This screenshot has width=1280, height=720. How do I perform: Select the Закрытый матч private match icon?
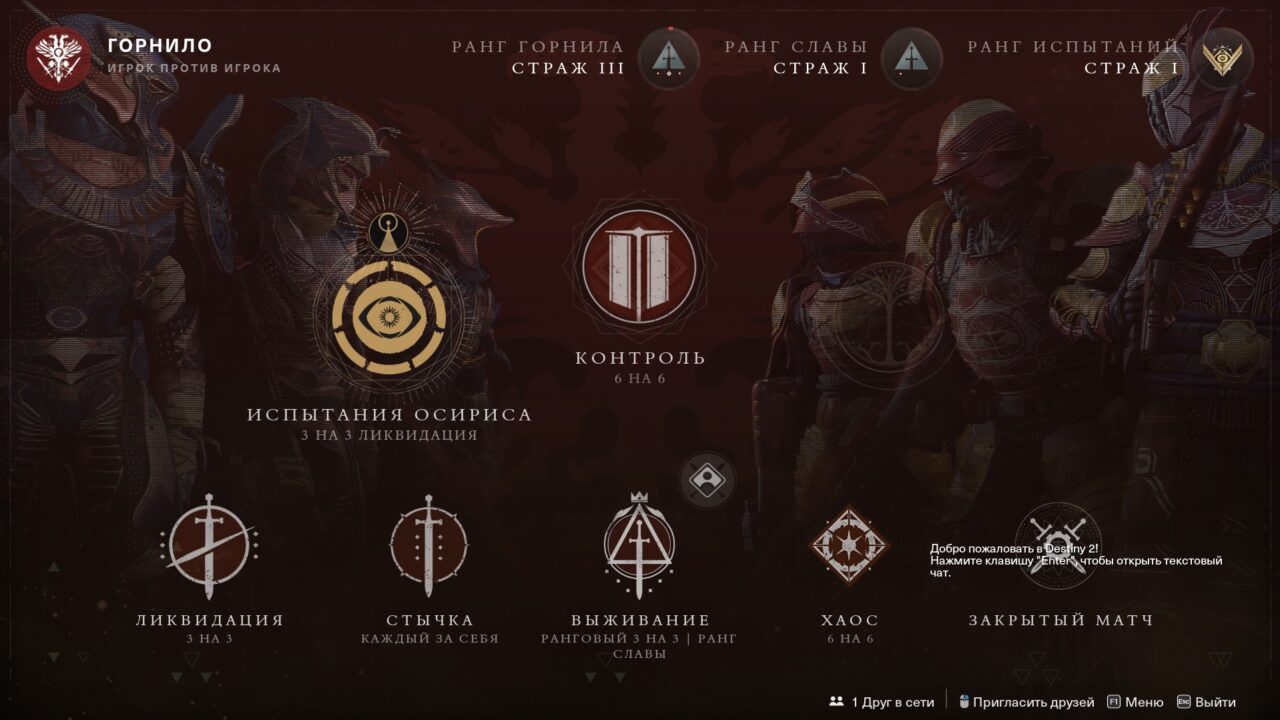pos(1060,545)
